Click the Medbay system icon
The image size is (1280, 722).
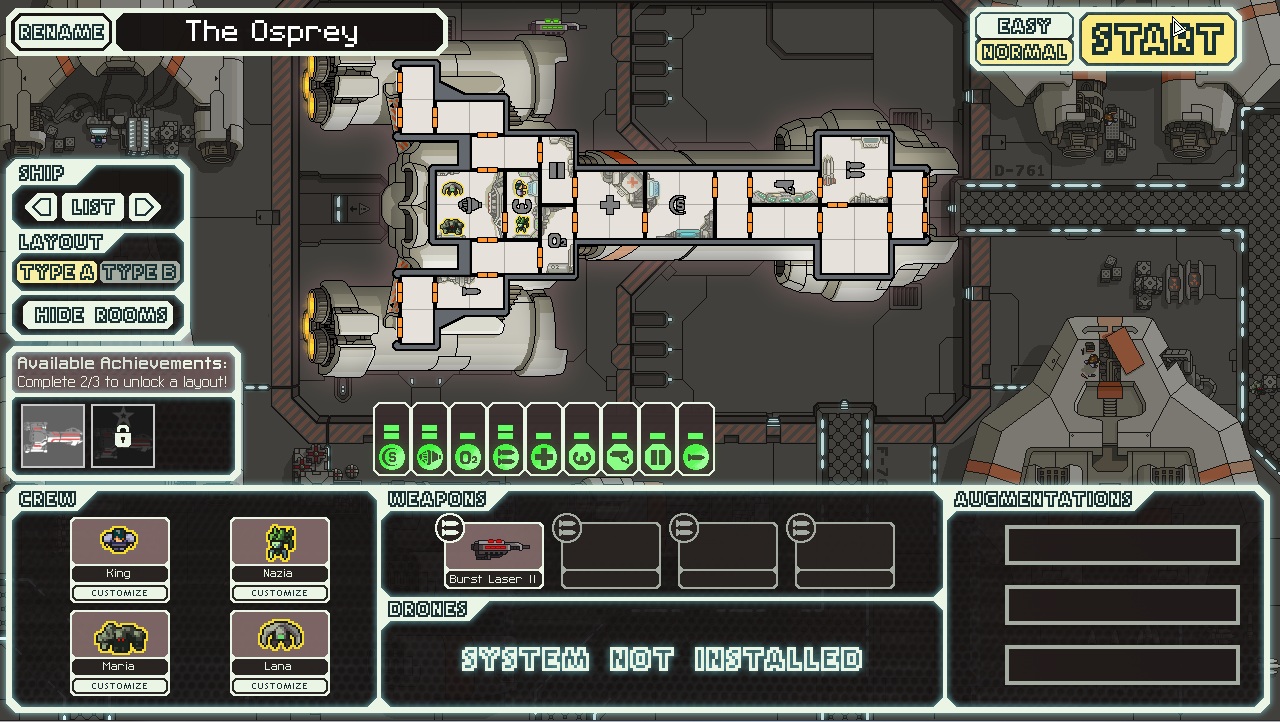tap(543, 457)
